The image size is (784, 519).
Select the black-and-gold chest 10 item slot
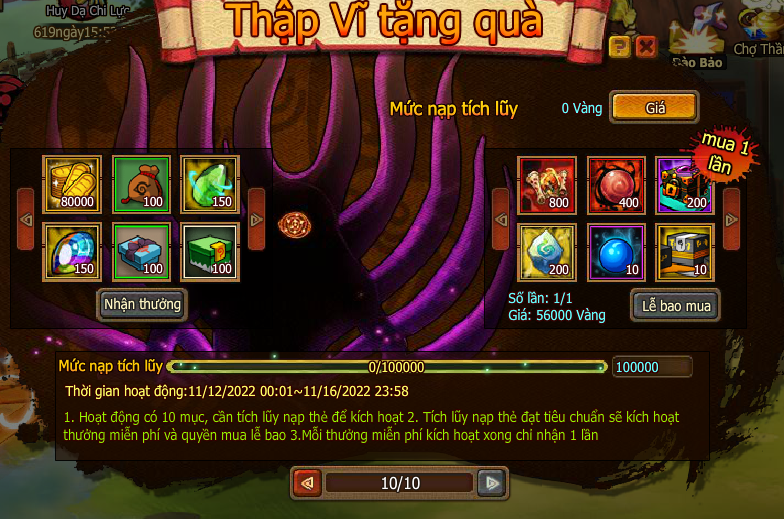pos(684,252)
